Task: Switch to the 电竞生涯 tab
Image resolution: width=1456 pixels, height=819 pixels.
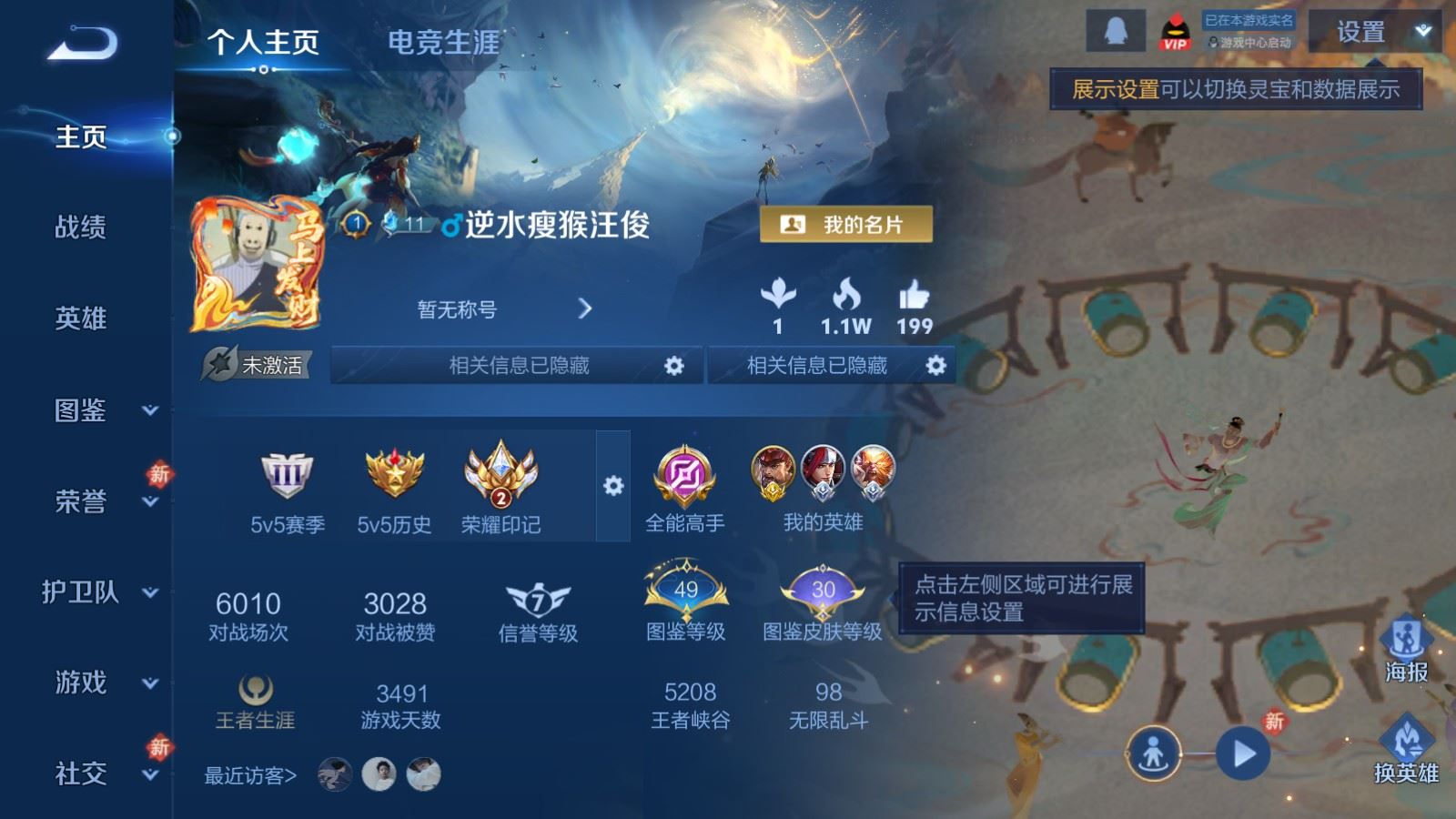Action: (x=445, y=43)
